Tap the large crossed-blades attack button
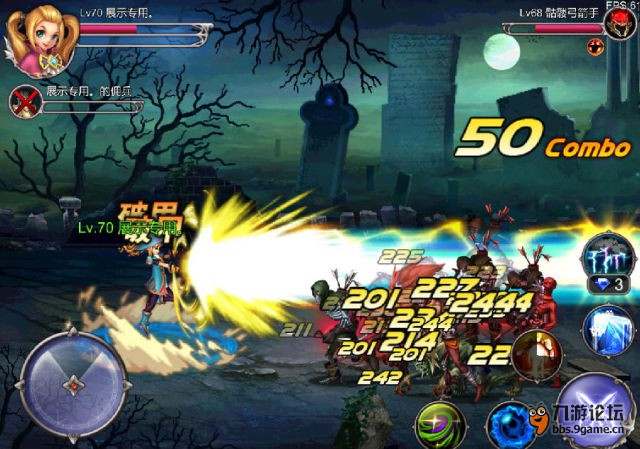 coord(597,408)
